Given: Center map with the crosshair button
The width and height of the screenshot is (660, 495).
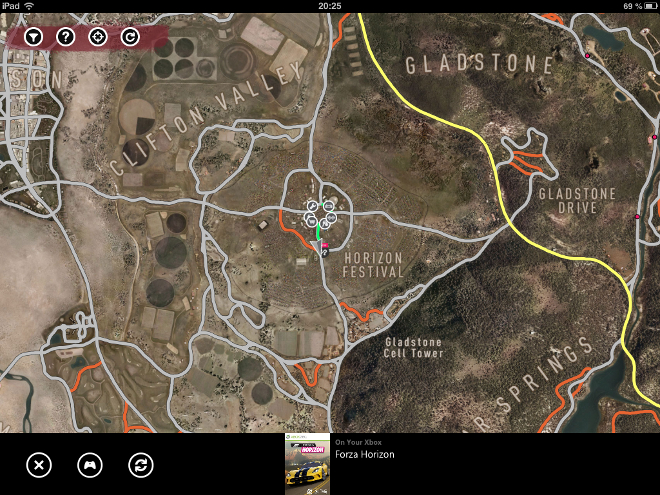Looking at the screenshot, I should [x=98, y=37].
